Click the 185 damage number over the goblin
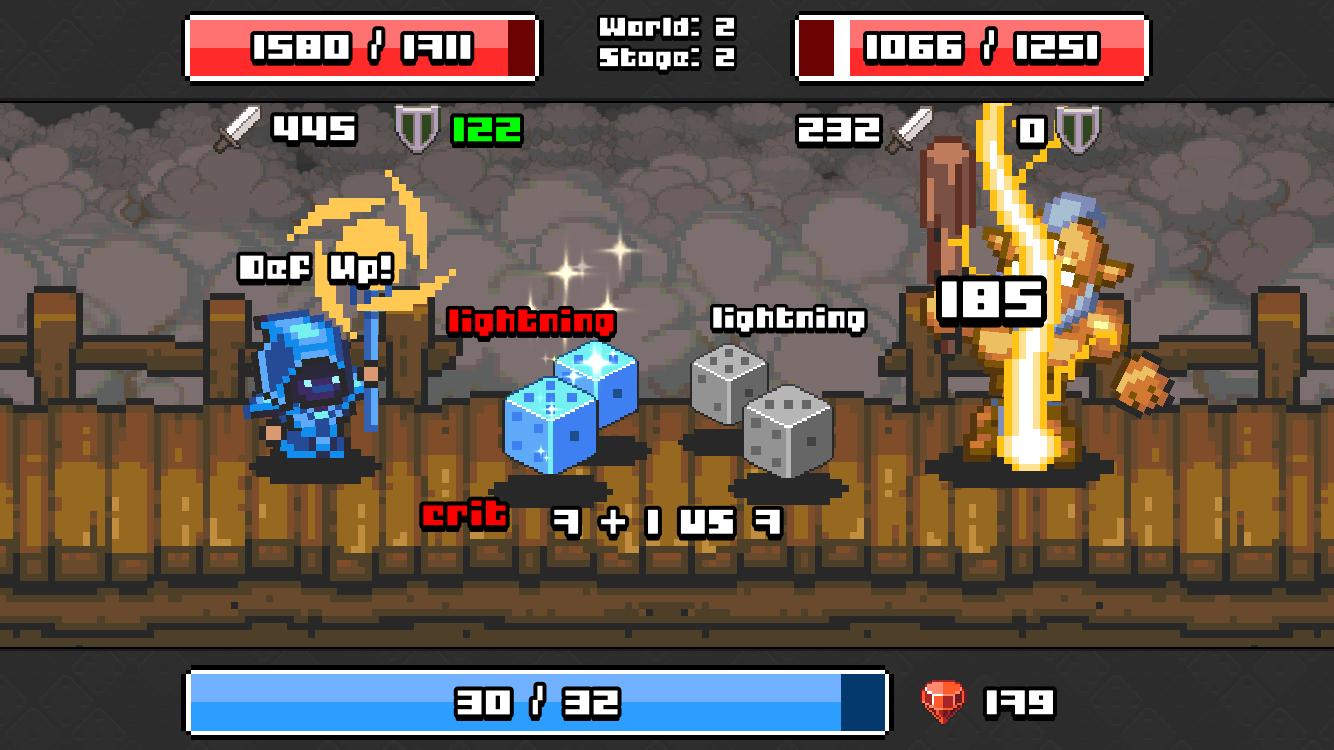 (991, 294)
